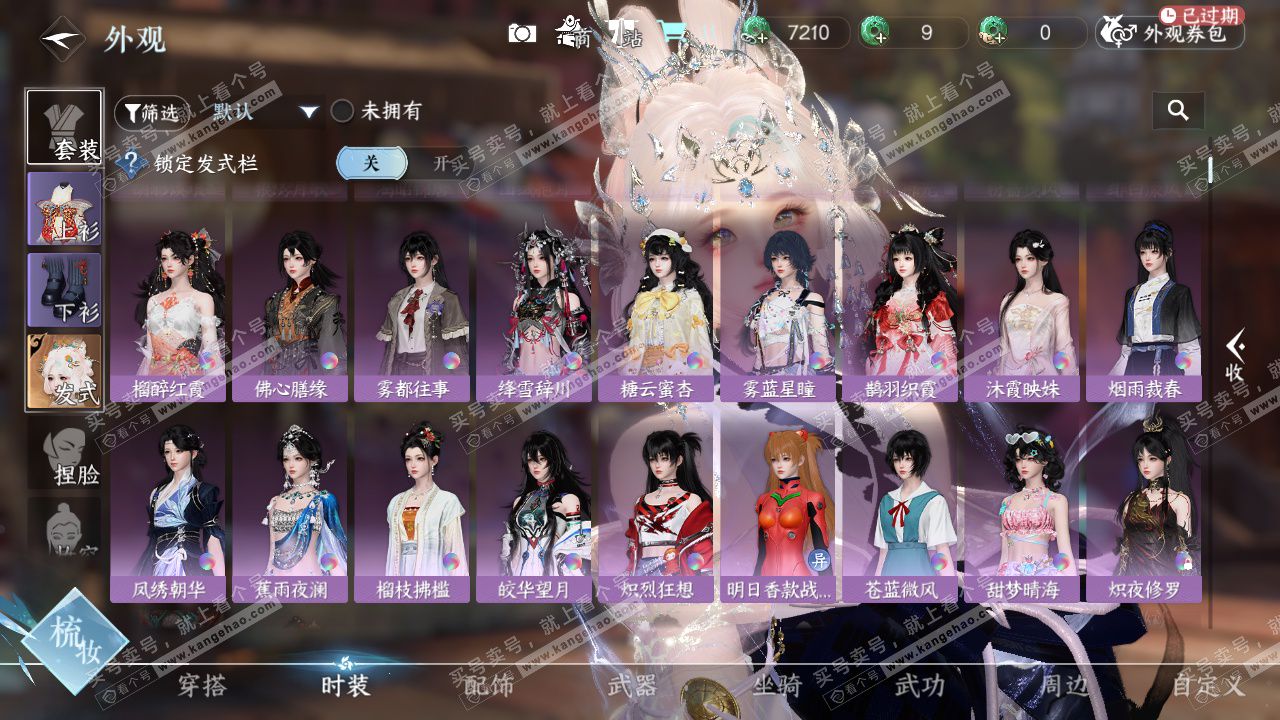Choose the 明日香款战斗服 red plugsuit outfit

click(778, 512)
